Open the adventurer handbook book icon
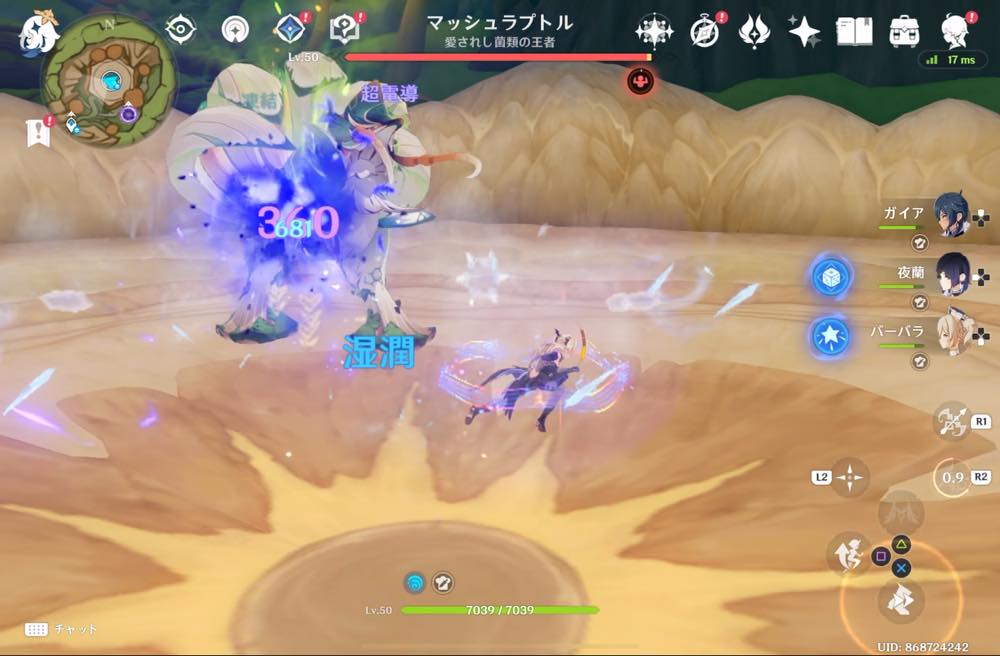Viewport: 1000px width, 656px height. (x=855, y=31)
